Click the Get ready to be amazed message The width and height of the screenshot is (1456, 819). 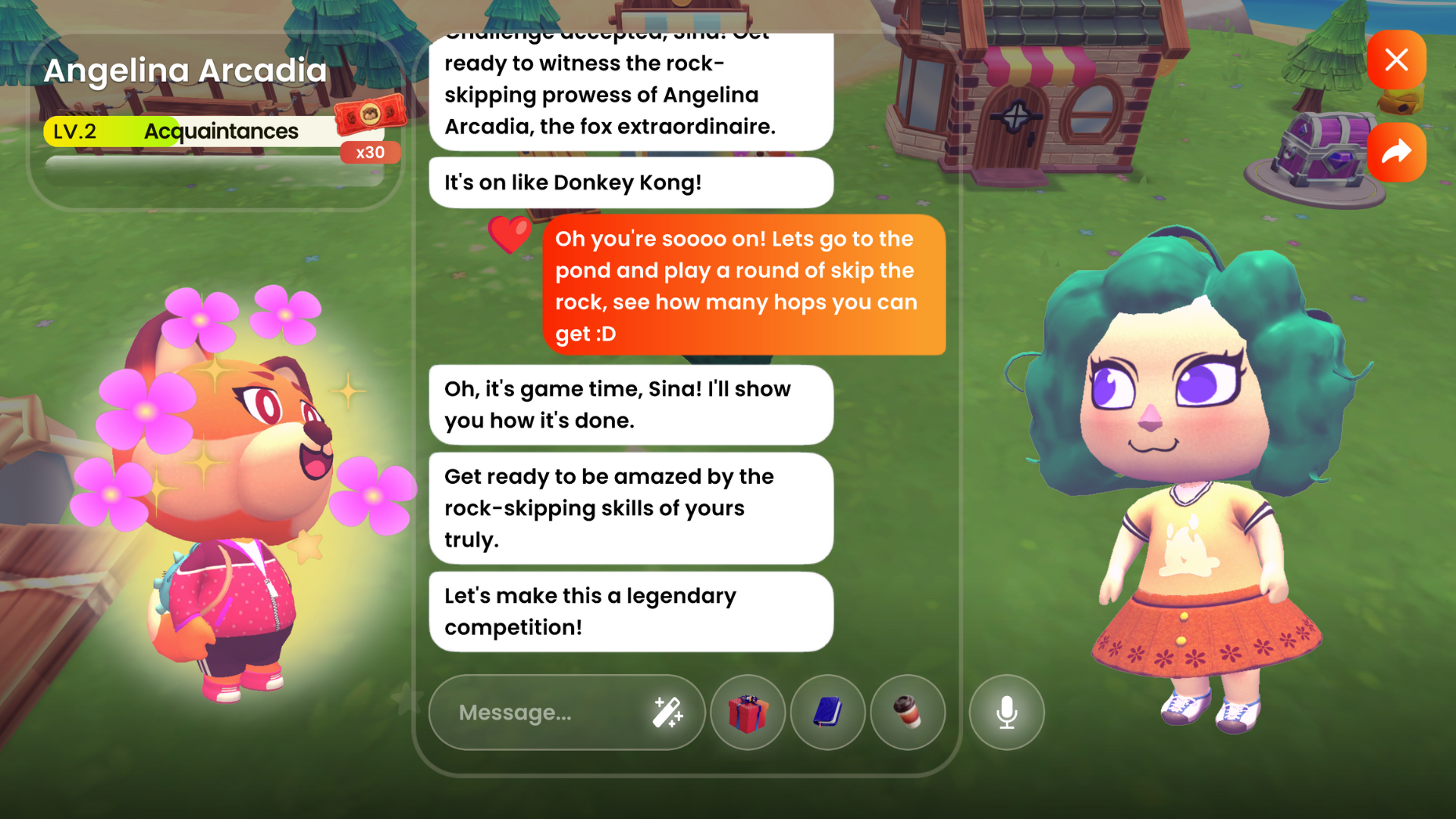tap(630, 508)
